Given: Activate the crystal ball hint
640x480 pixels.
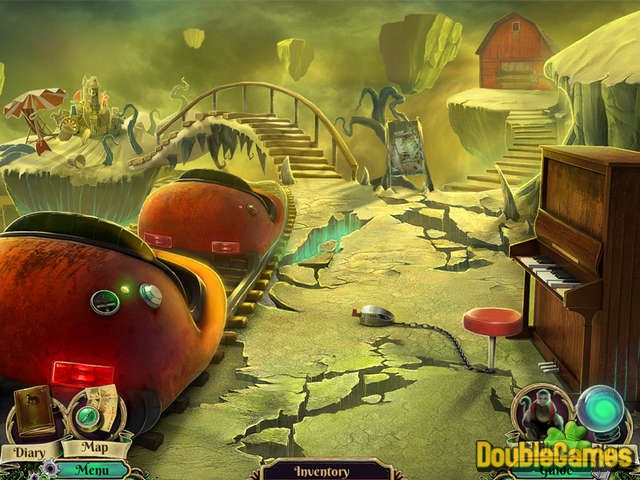Looking at the screenshot, I should 603,410.
